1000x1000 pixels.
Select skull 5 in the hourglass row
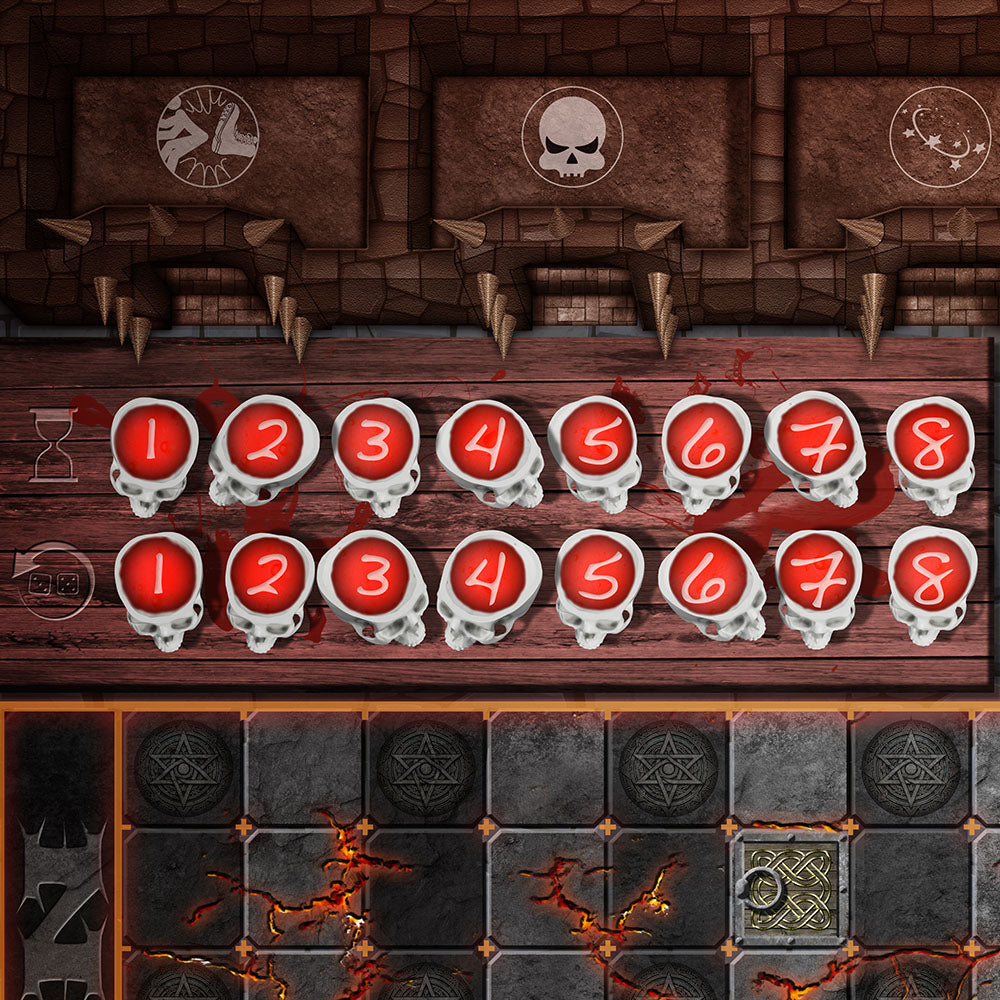(x=596, y=441)
